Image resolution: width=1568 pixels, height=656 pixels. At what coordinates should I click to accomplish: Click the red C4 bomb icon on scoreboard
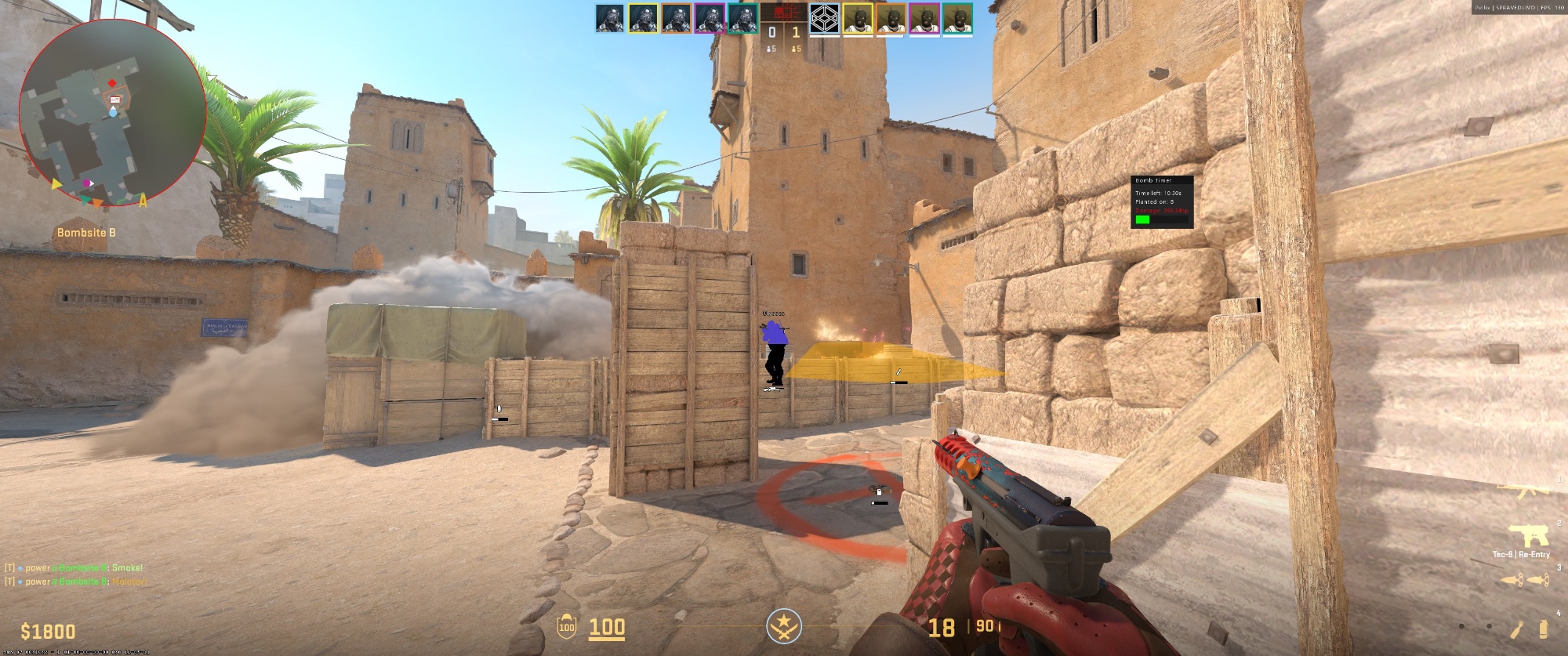784,13
